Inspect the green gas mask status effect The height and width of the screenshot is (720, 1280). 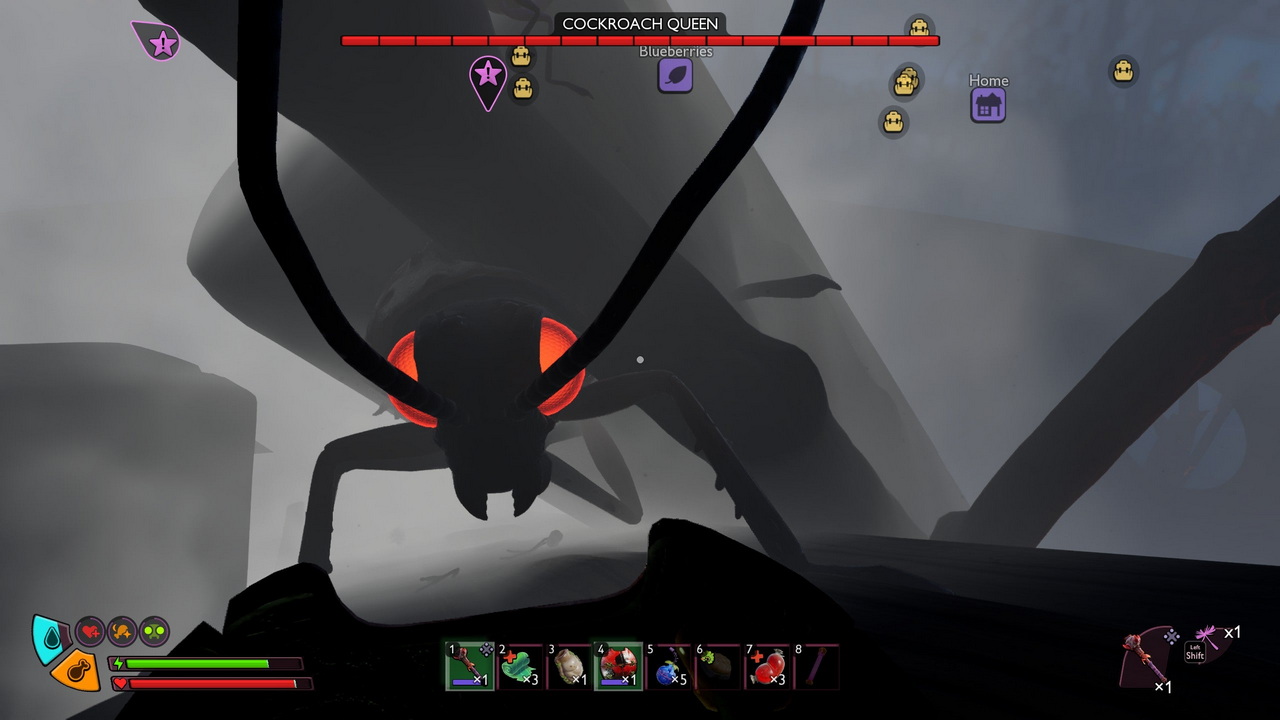tap(154, 631)
